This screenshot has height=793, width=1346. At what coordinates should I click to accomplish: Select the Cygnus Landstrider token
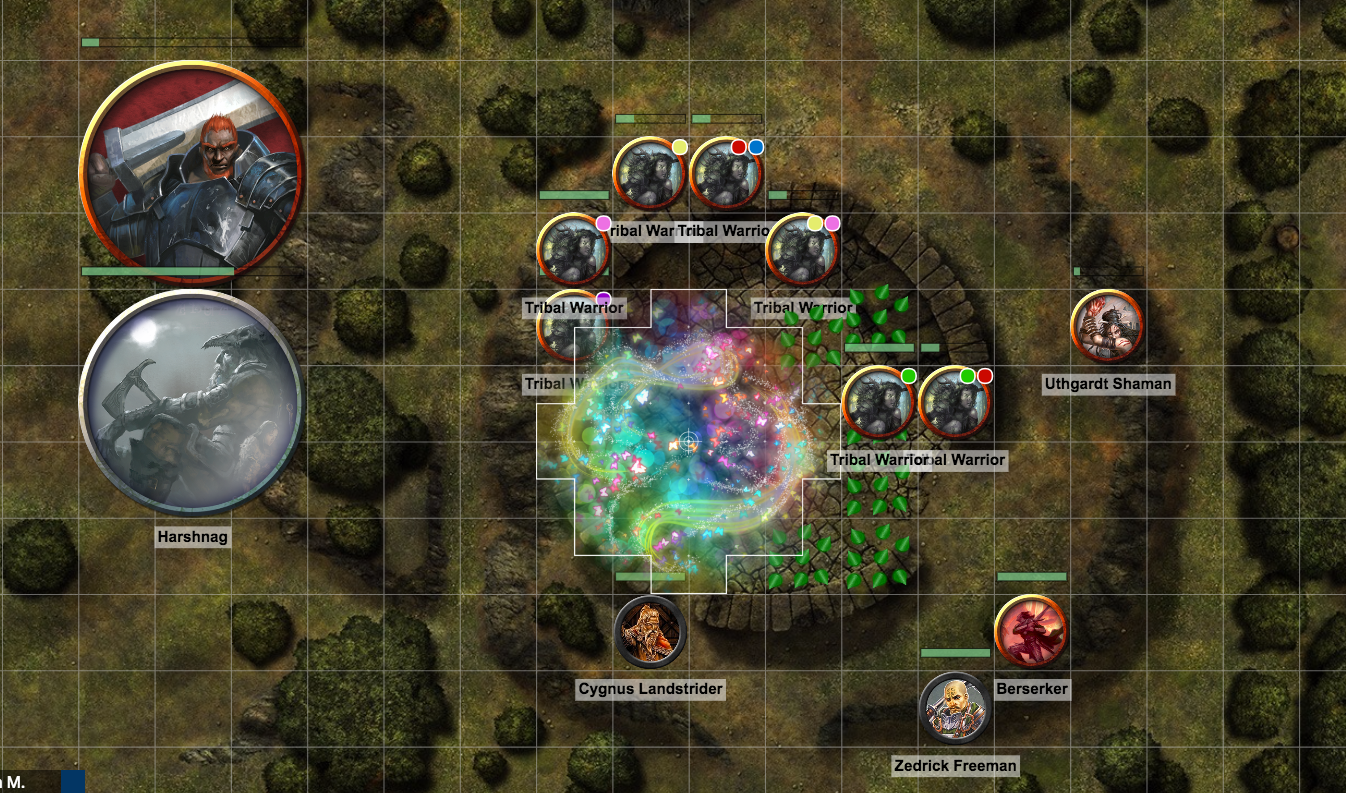(x=650, y=632)
